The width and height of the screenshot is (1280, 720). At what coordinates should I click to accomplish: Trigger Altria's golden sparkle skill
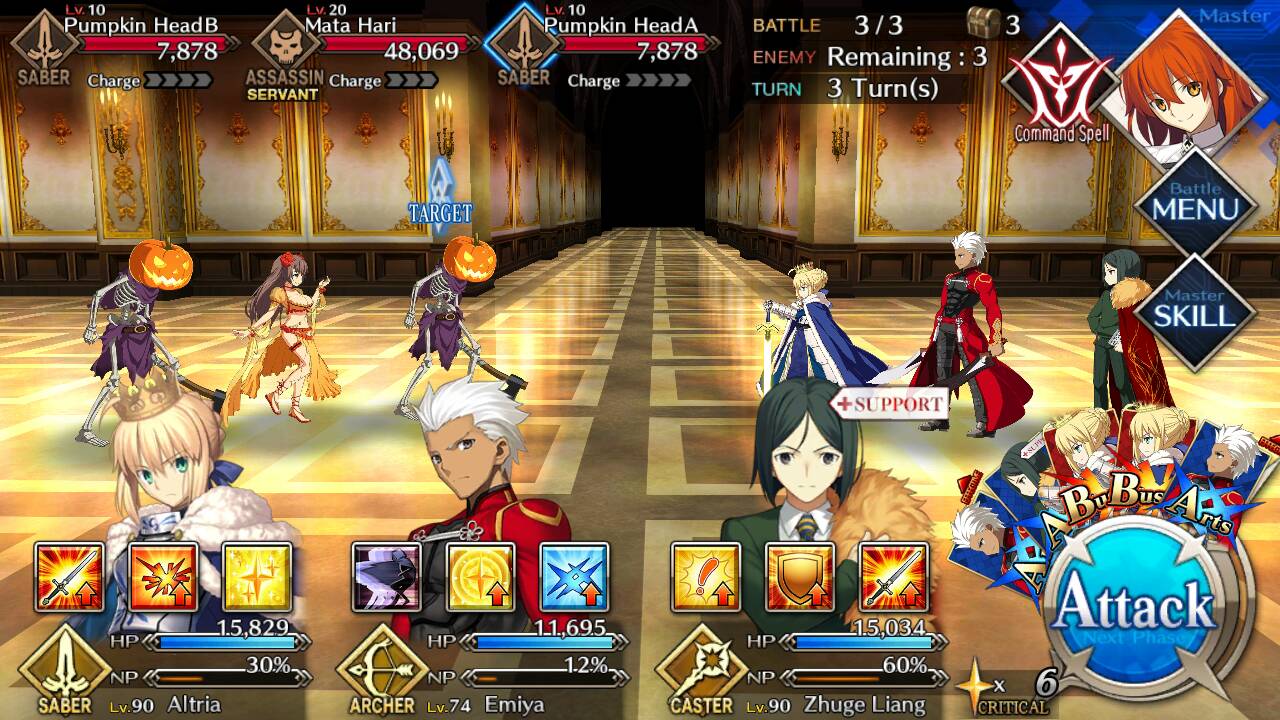click(x=257, y=577)
